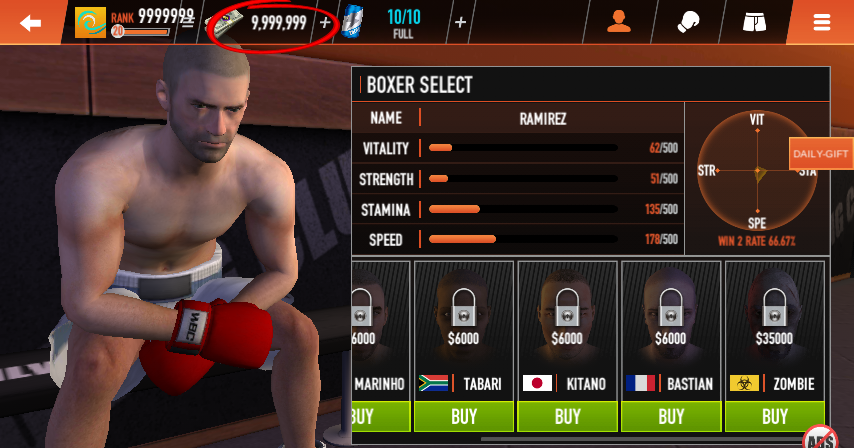This screenshot has height=448, width=854.
Task: Add more cash with the plus button
Action: pos(325,22)
